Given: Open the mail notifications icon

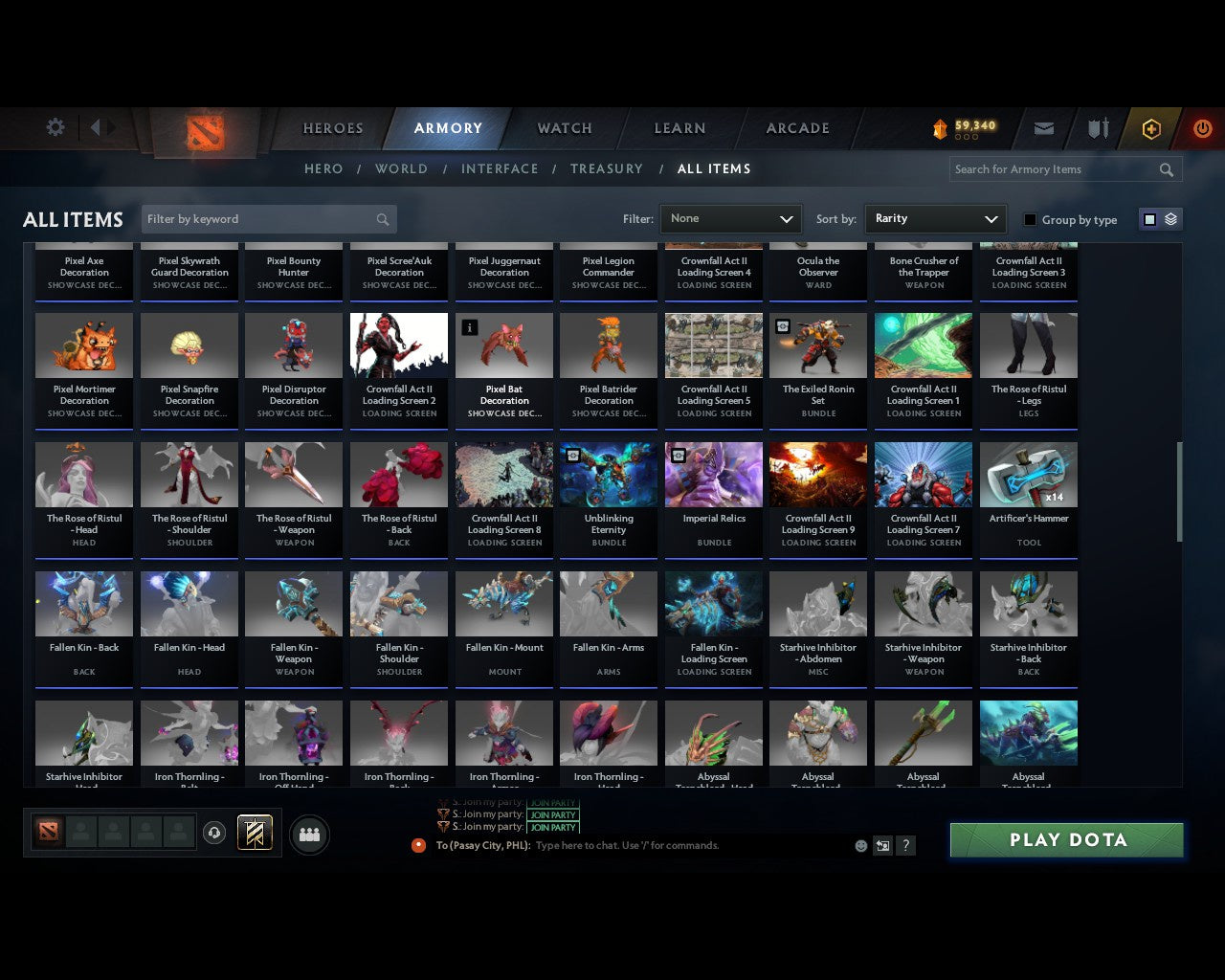Looking at the screenshot, I should [1043, 127].
